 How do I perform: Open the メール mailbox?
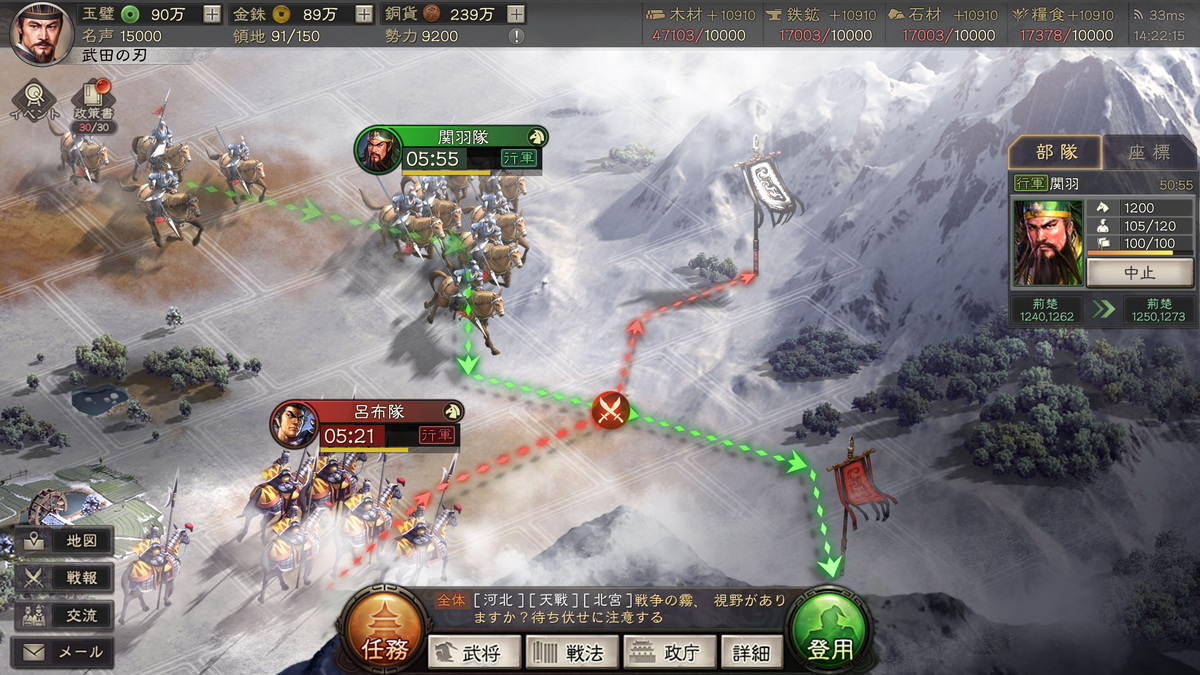coord(66,652)
